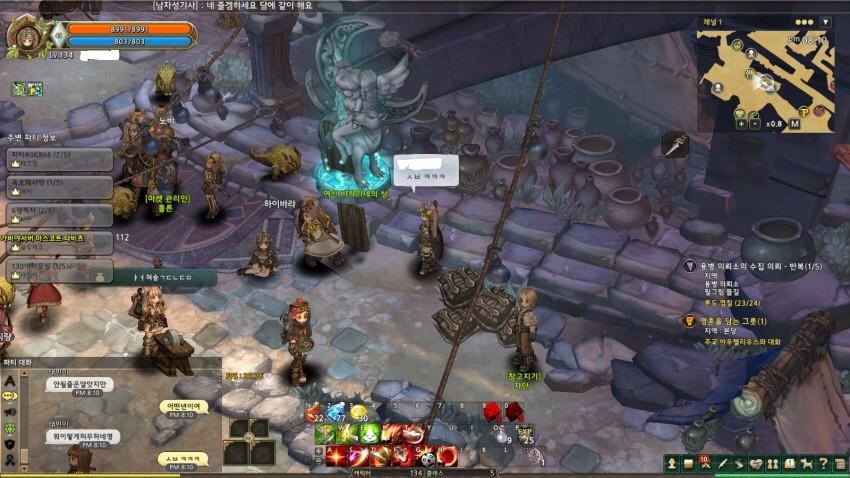Use the yellow potion in hotbar slot
Viewport: 850px width, 478px height.
(x=361, y=412)
